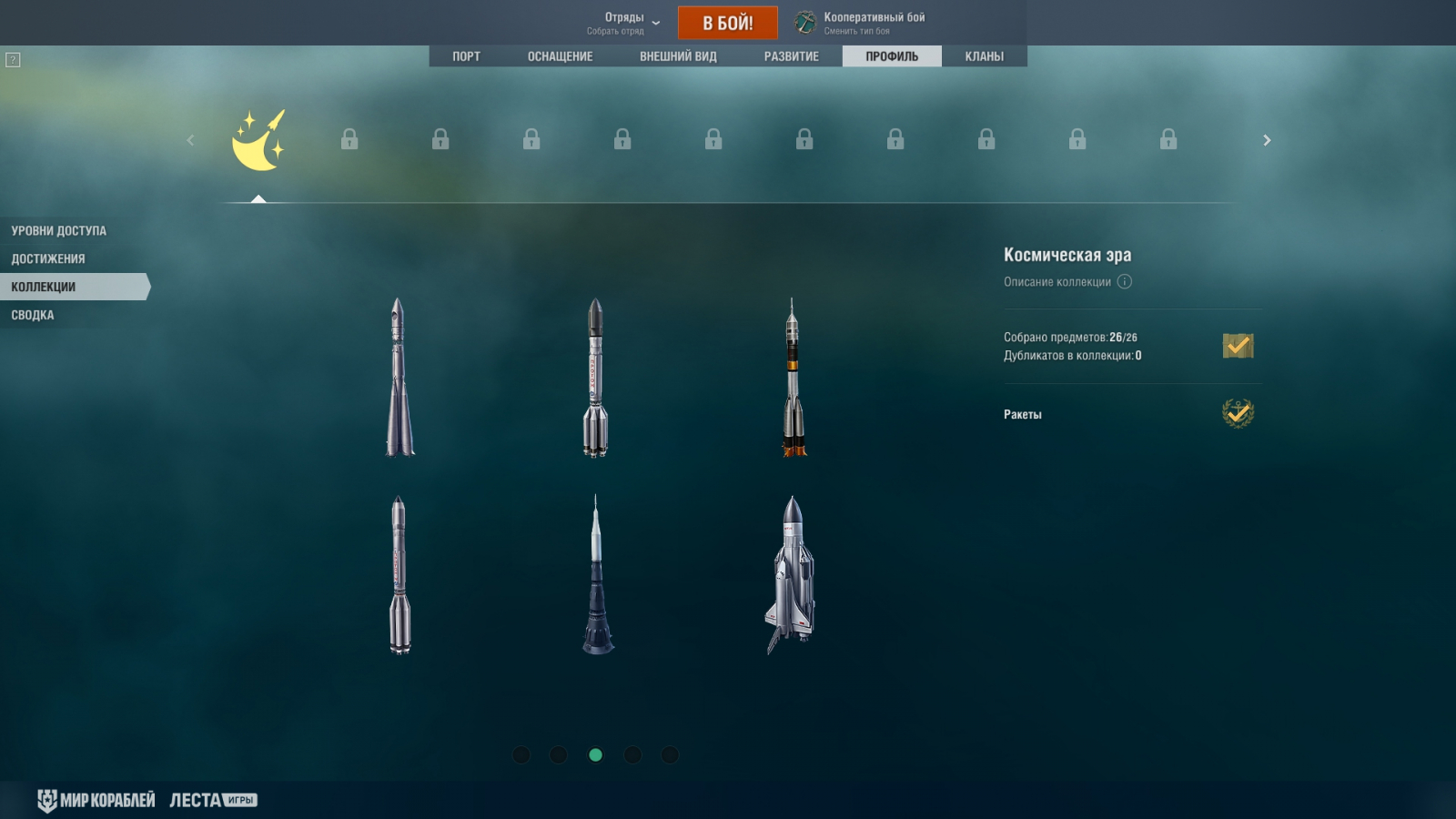
Task: Start battle with the В БОЙ! button
Action: 727,23
